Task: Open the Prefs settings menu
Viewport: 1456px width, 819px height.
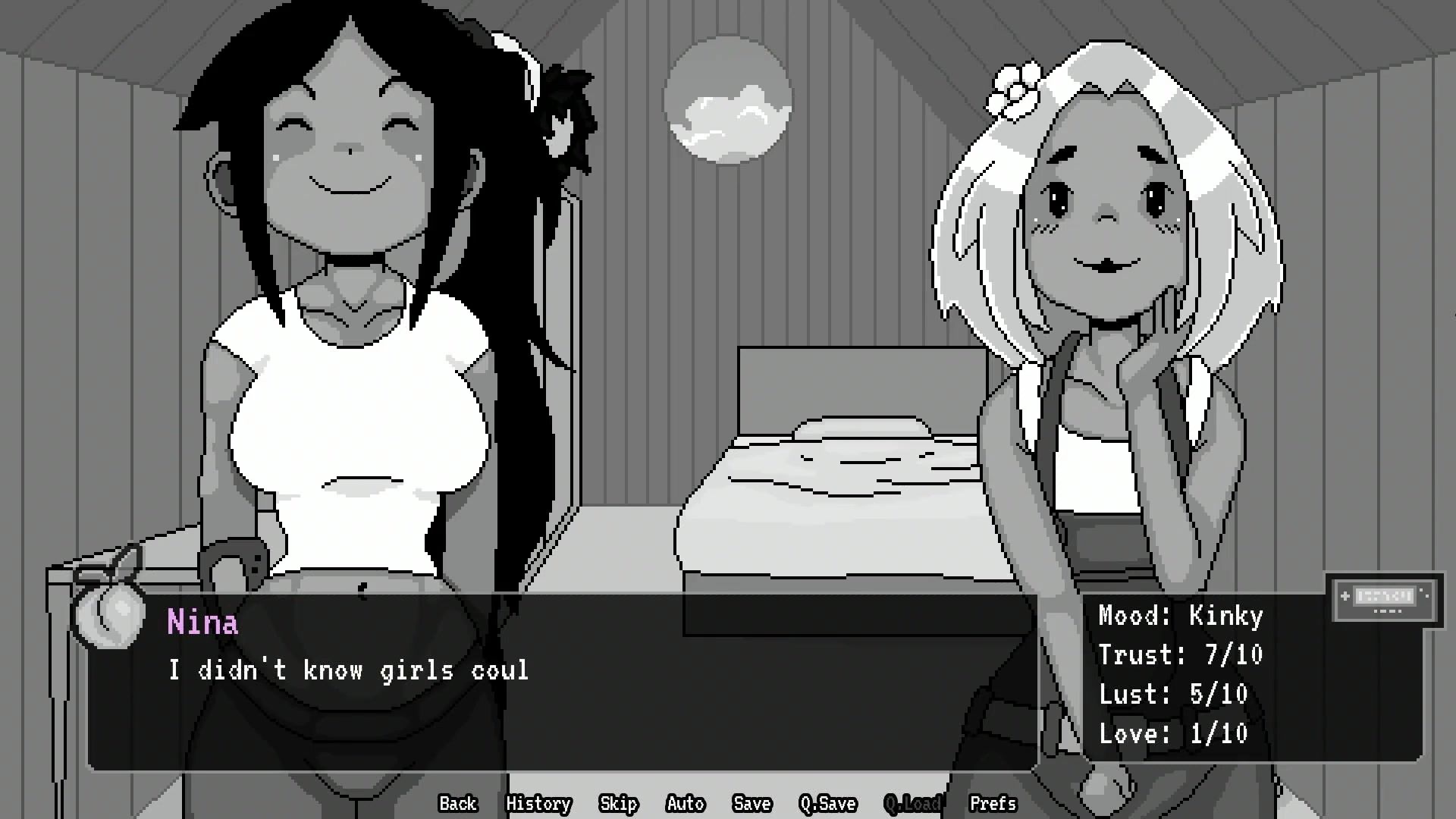Action: 993,803
